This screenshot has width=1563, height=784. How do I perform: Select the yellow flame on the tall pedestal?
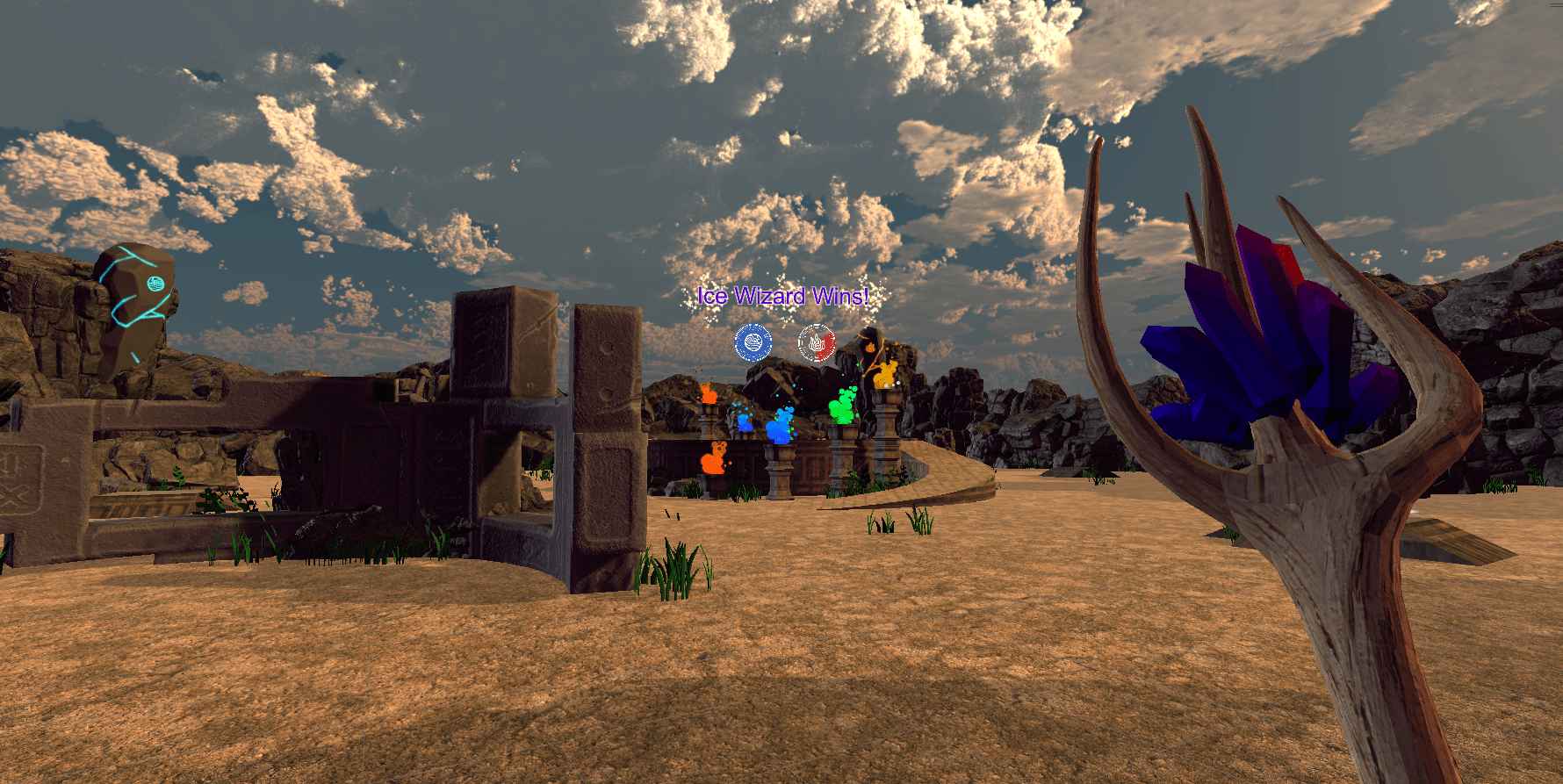885,375
